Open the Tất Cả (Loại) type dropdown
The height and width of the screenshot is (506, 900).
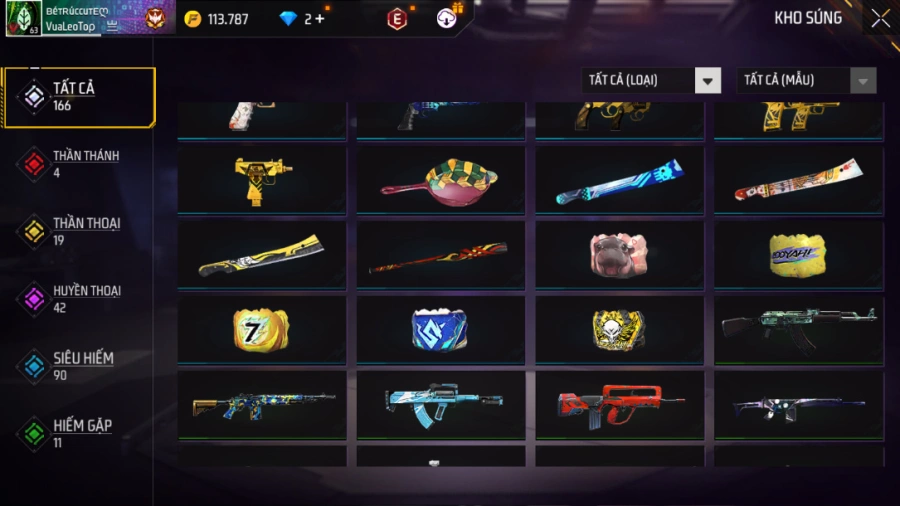click(651, 81)
